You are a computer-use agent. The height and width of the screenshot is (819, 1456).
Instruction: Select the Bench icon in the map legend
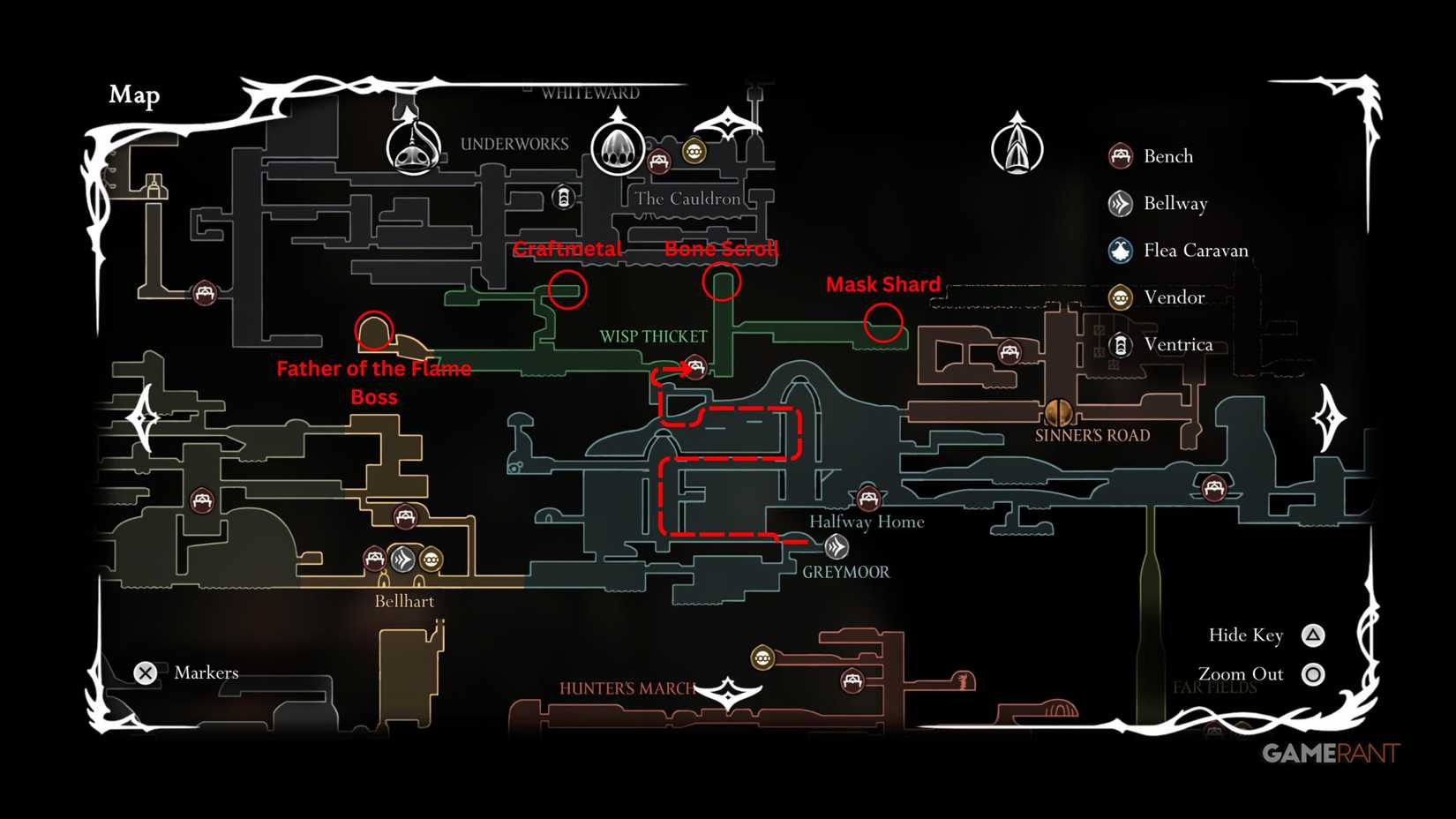click(1122, 155)
